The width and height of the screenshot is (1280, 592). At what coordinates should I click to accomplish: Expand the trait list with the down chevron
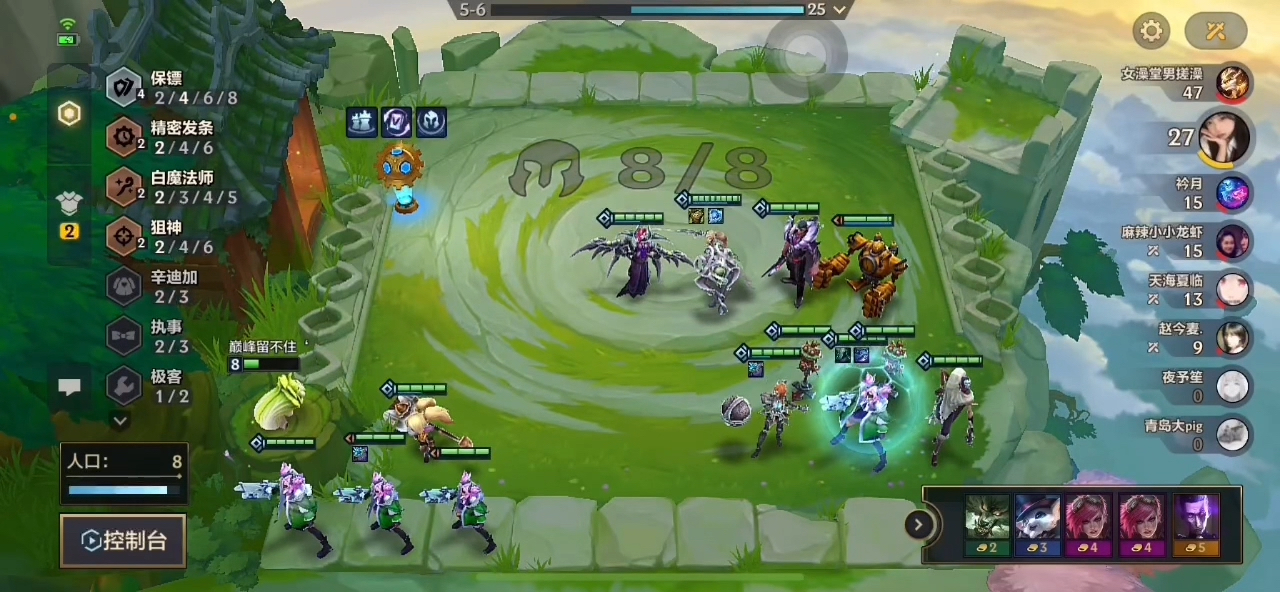coord(120,421)
